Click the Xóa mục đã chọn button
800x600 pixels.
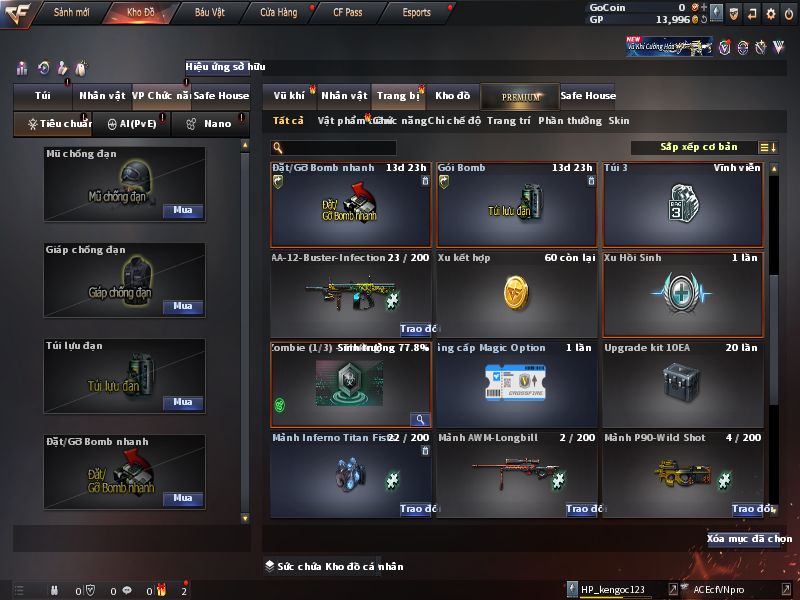tap(749, 539)
